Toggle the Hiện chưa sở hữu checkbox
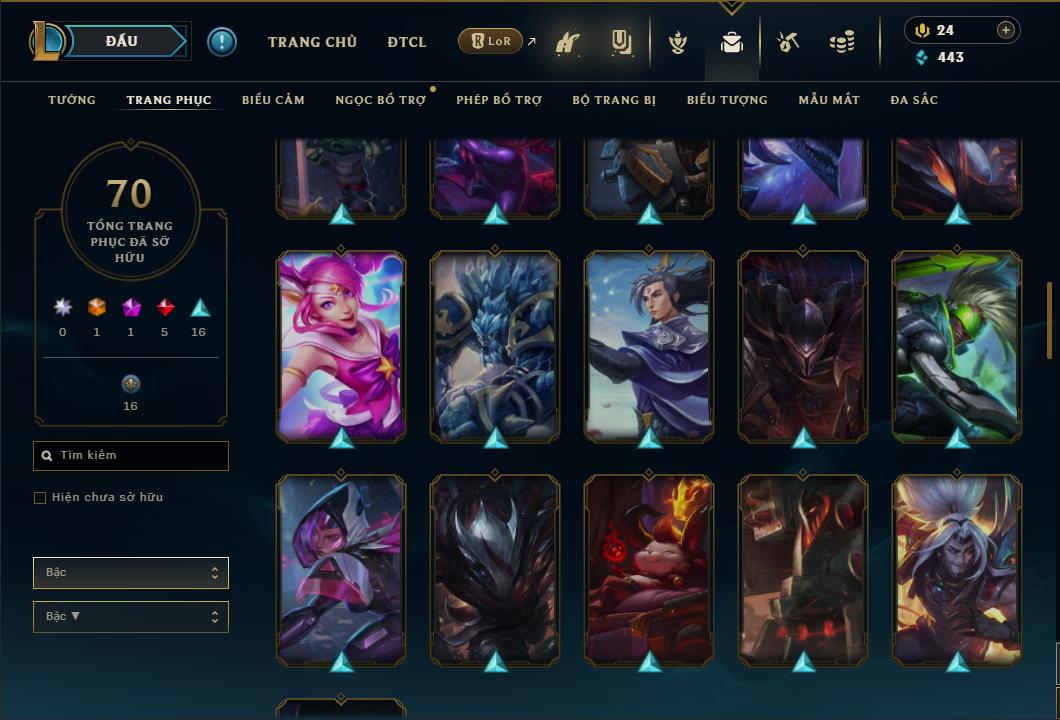 tap(40, 498)
